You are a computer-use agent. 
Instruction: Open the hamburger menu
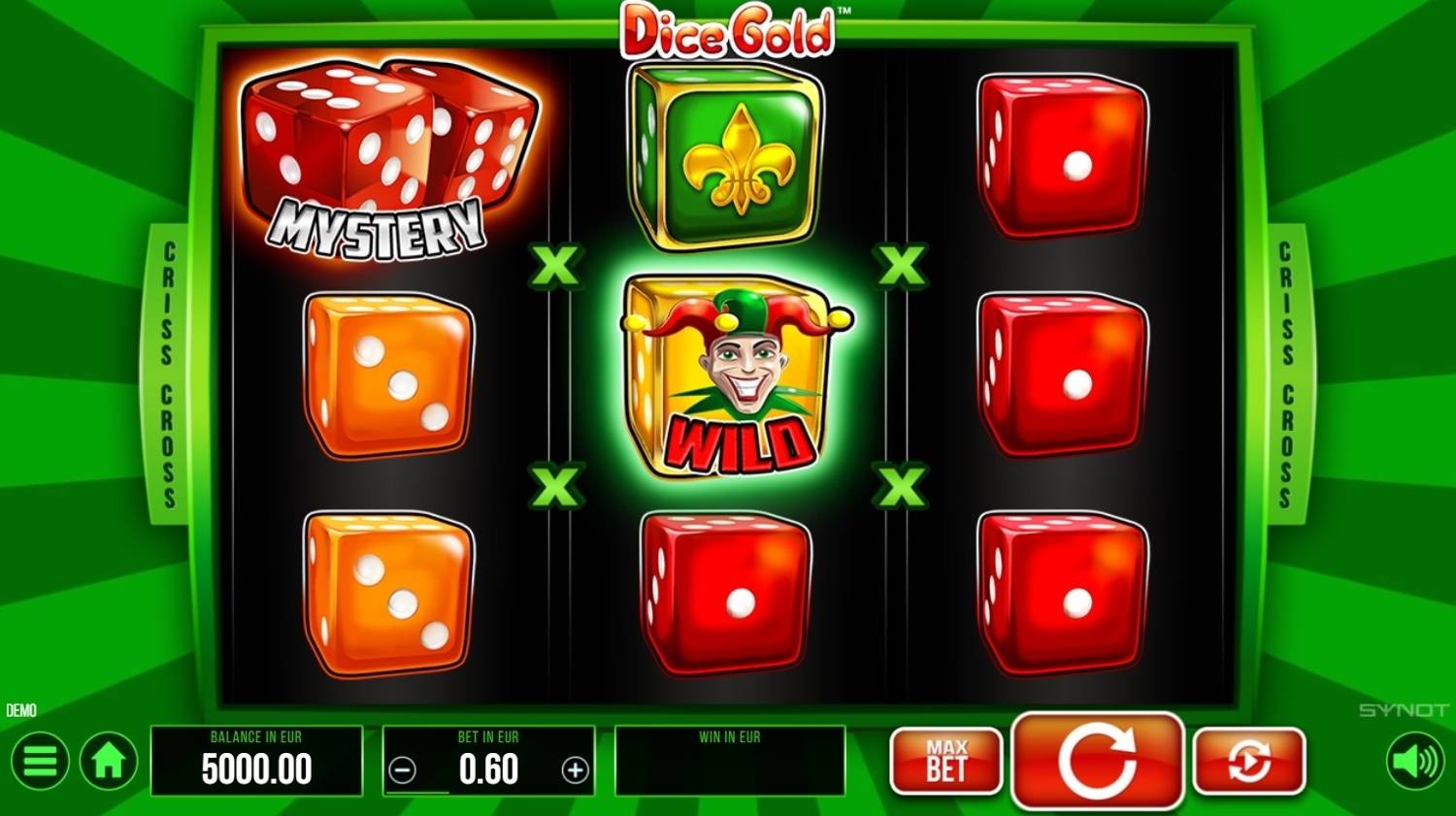coord(39,761)
